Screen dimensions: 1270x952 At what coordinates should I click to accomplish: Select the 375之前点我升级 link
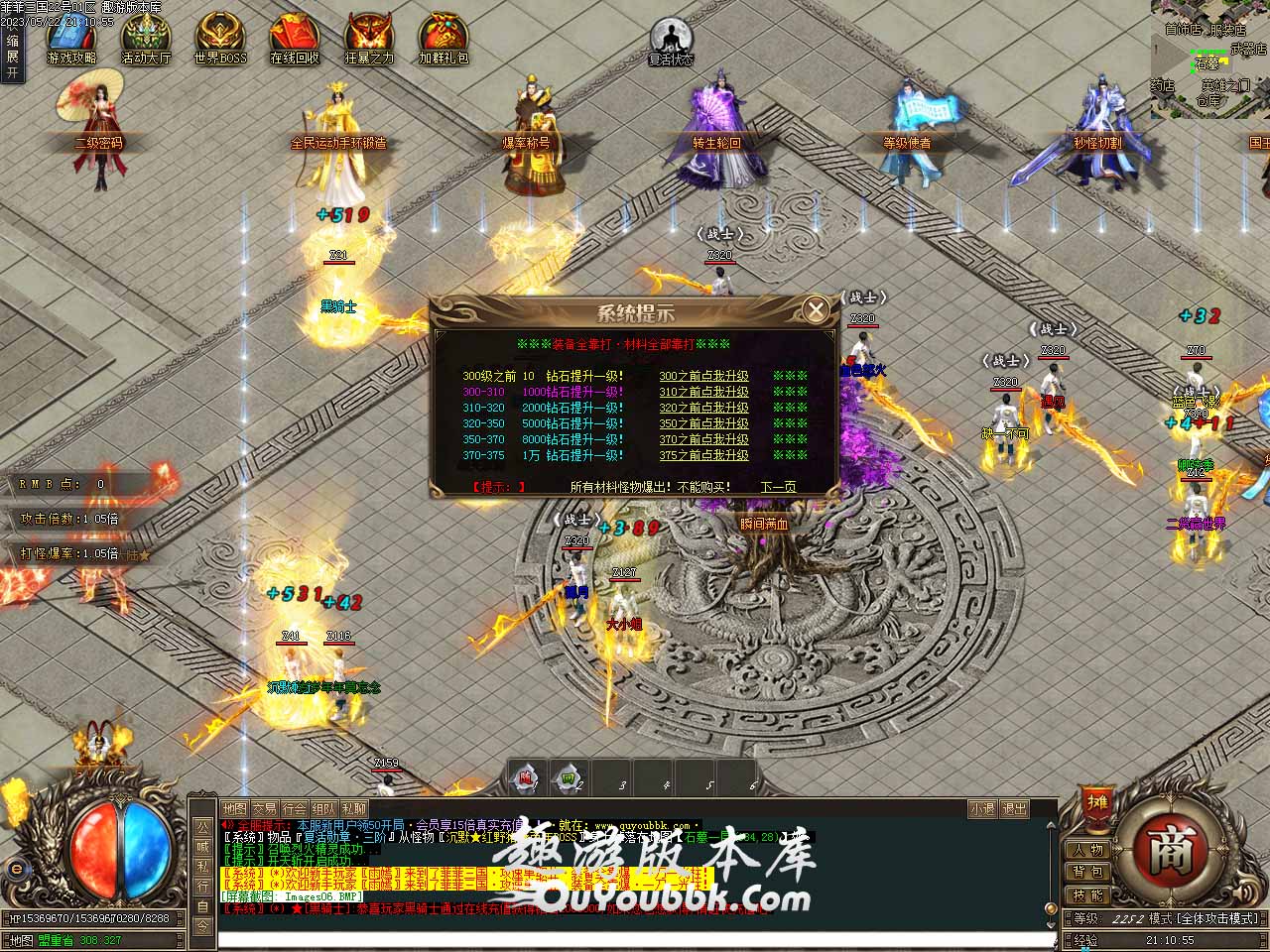coord(703,455)
